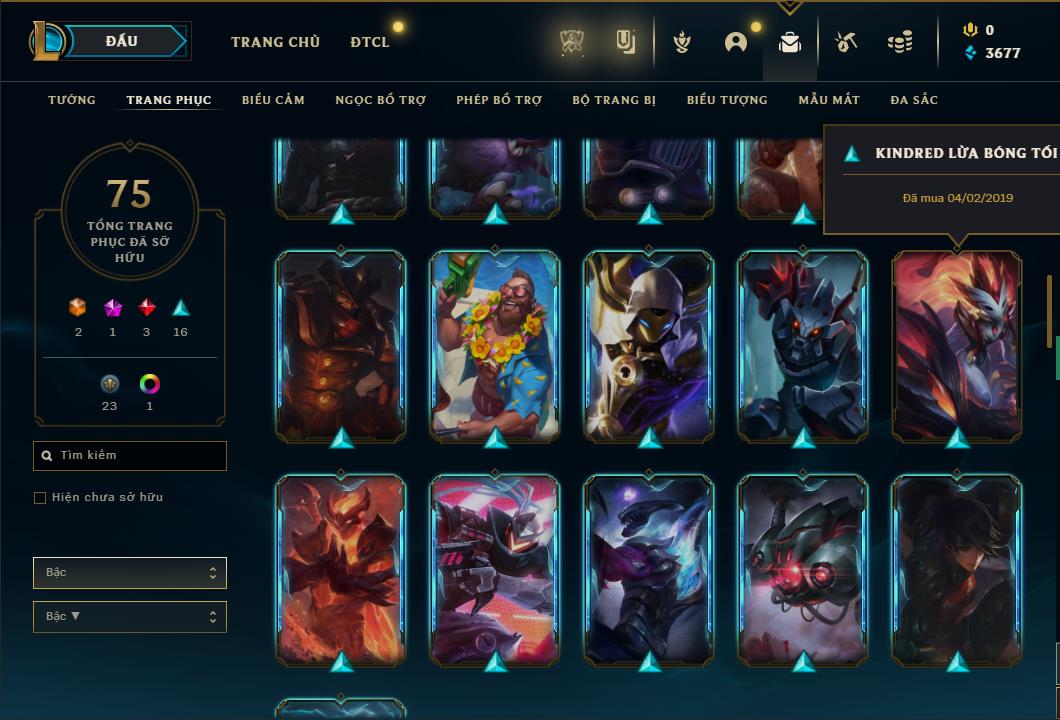1060x720 pixels.
Task: Switch to the MẪU MẮT tab
Action: point(829,100)
